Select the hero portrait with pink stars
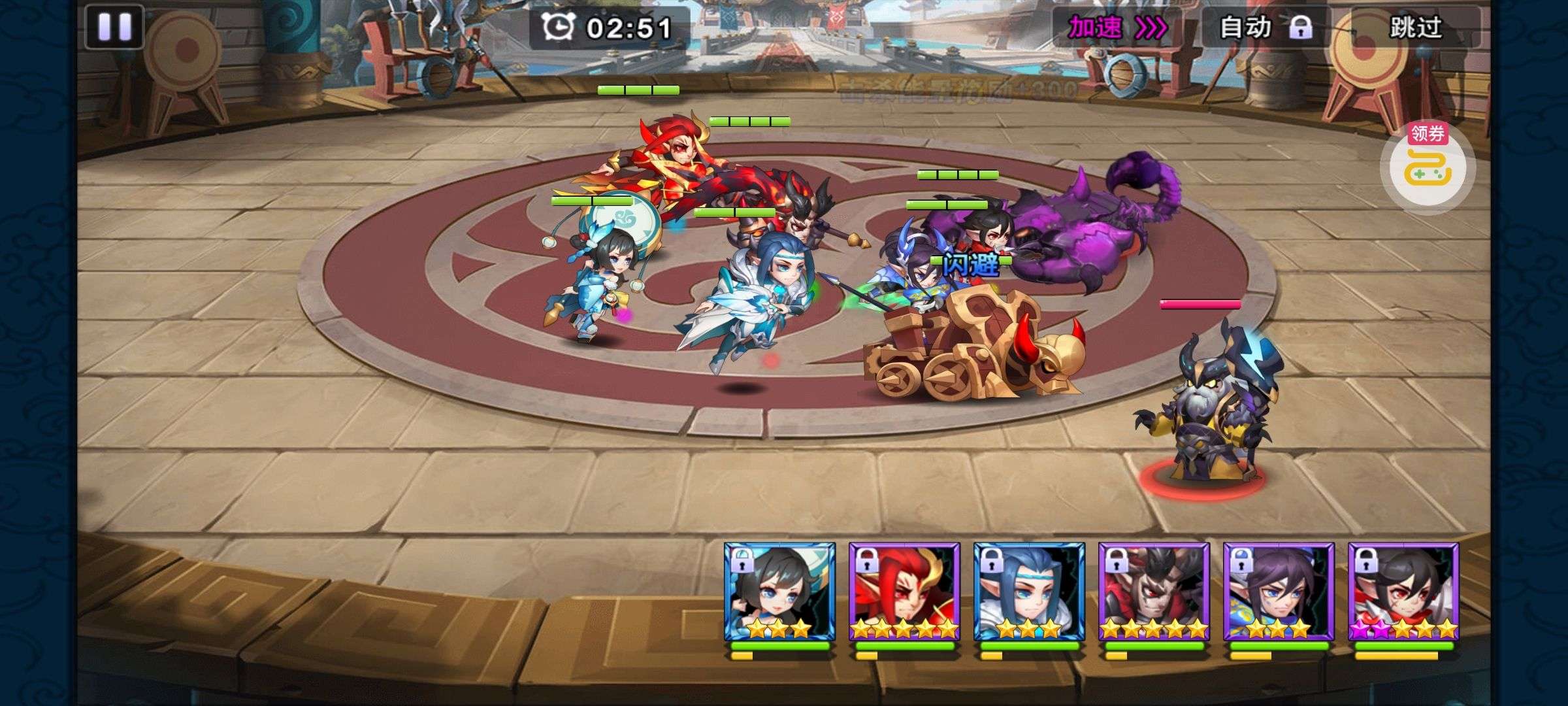The width and height of the screenshot is (1568, 706). click(1403, 592)
